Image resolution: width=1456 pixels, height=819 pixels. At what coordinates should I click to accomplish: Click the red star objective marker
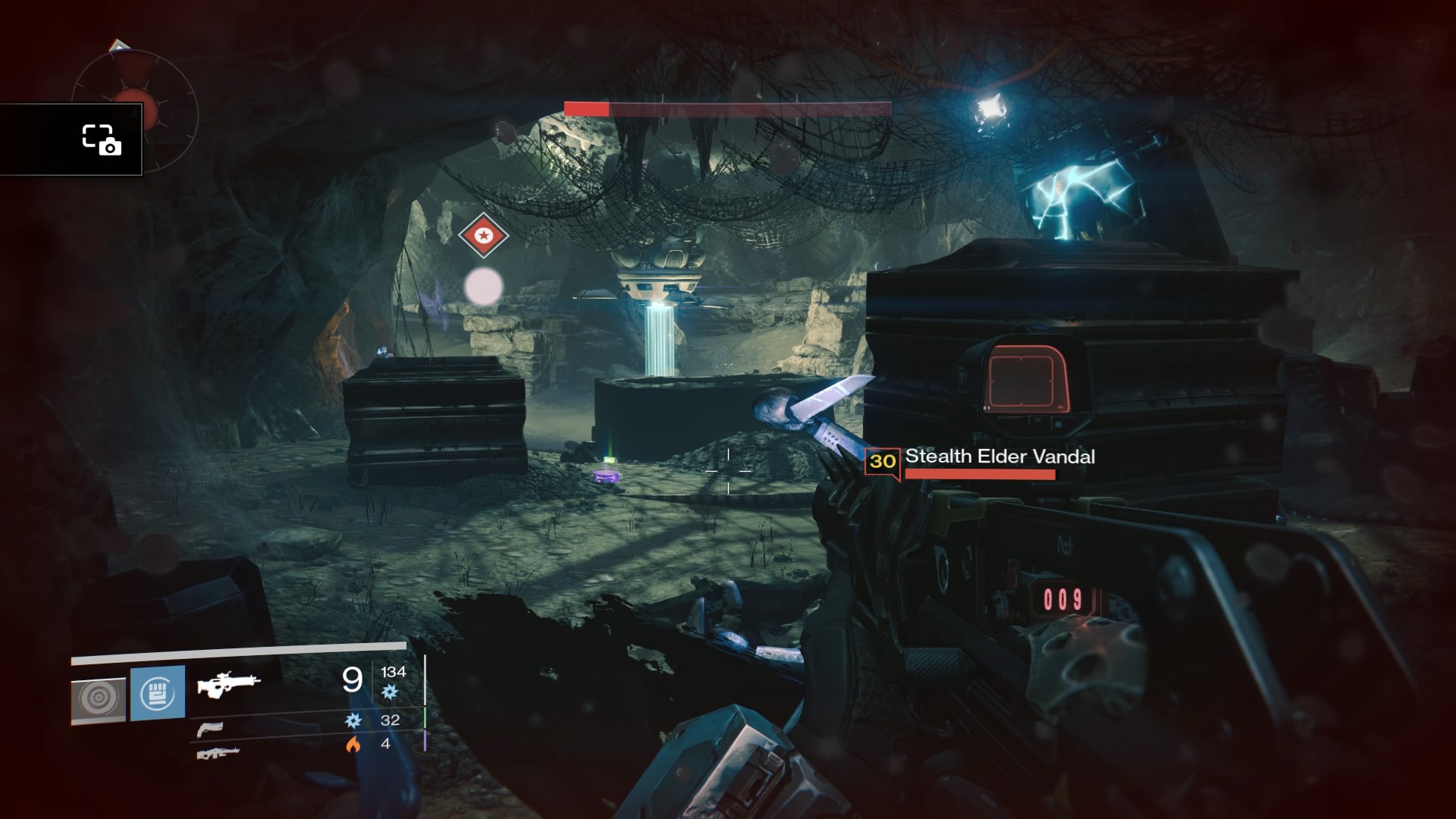pos(483,235)
